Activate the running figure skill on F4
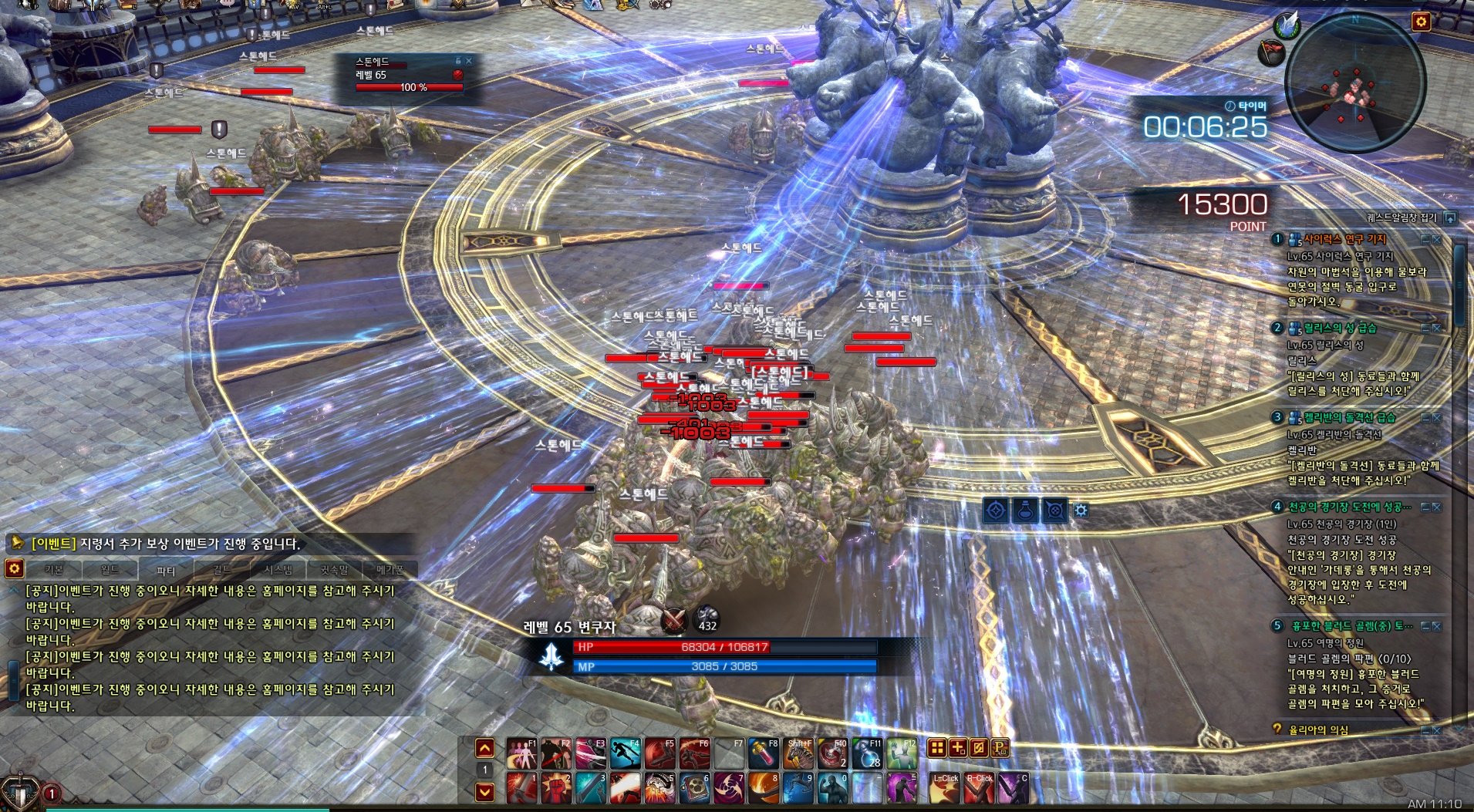This screenshot has height=812, width=1474. pyautogui.click(x=625, y=753)
